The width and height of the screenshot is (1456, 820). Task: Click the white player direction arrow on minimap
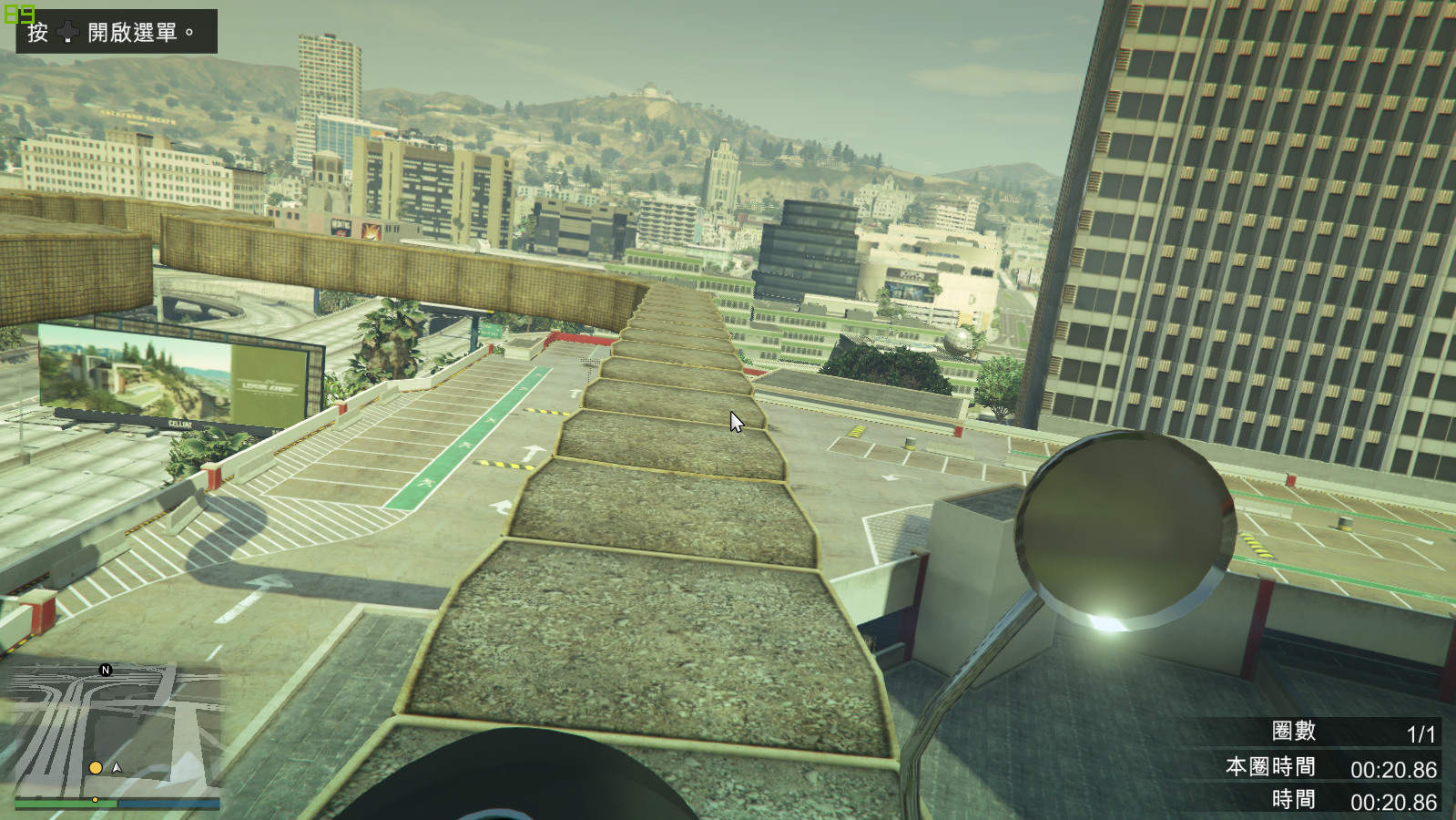116,767
